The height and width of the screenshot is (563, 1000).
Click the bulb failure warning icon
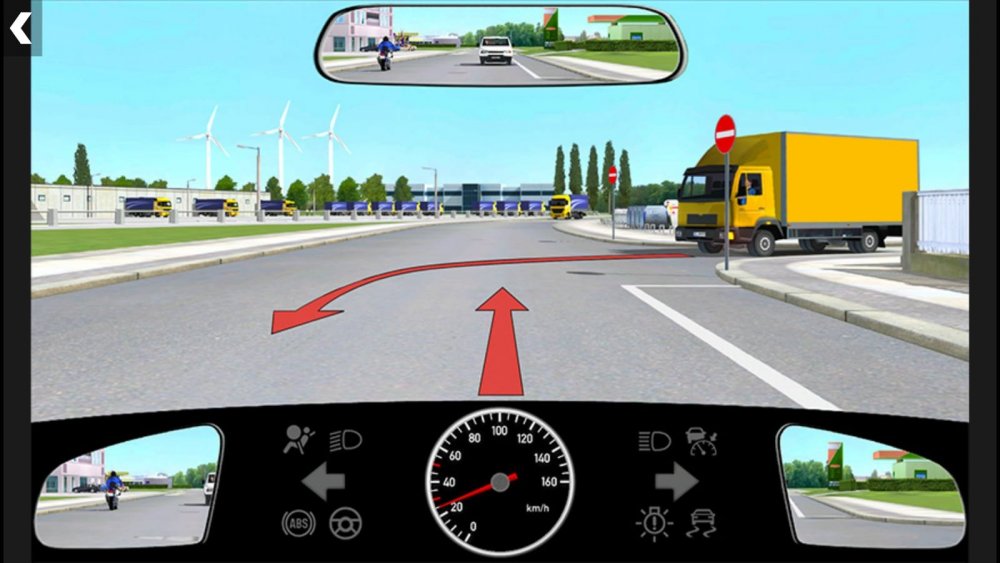tap(654, 523)
